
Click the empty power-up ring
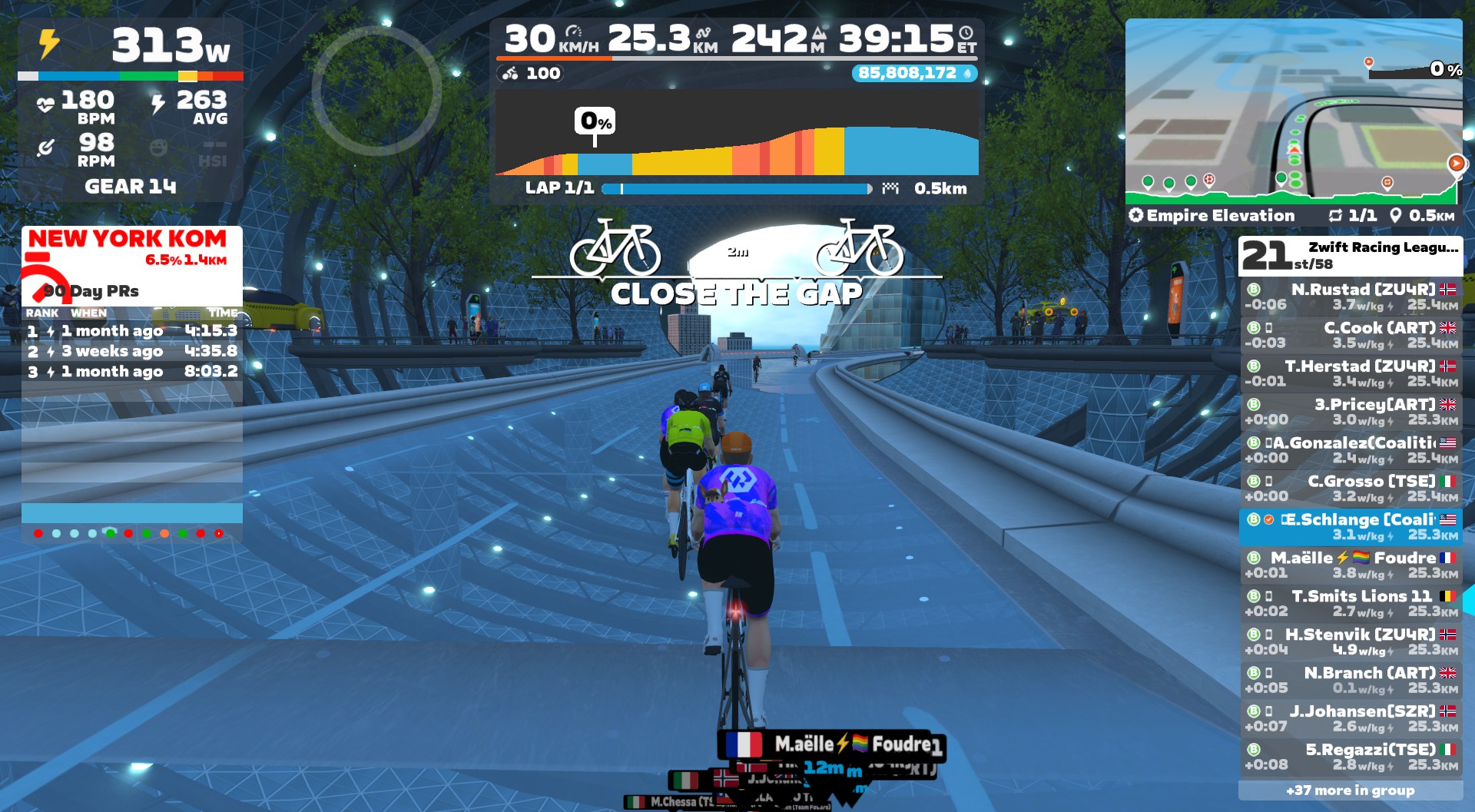[376, 91]
